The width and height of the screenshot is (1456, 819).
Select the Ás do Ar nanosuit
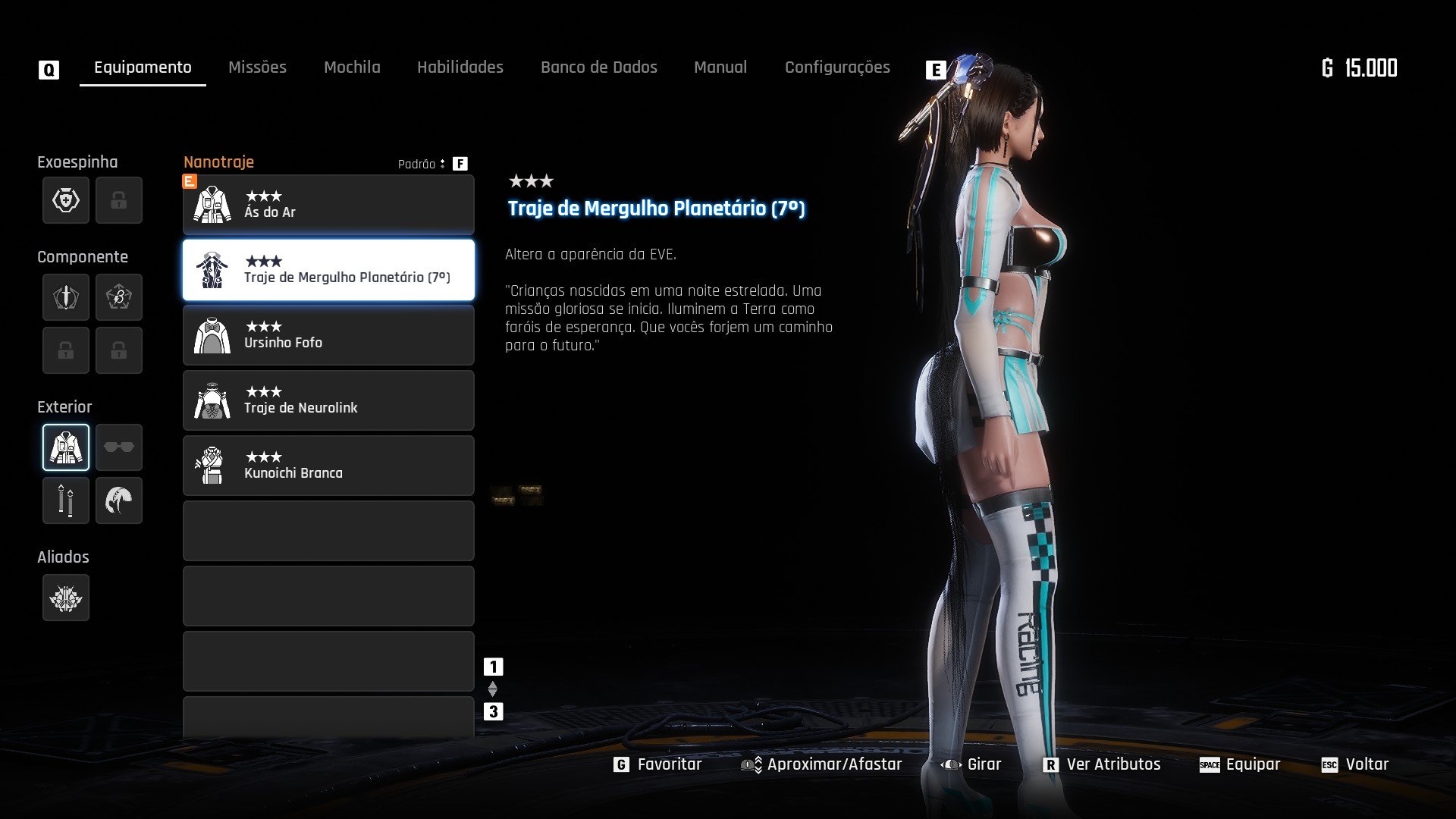pos(328,205)
